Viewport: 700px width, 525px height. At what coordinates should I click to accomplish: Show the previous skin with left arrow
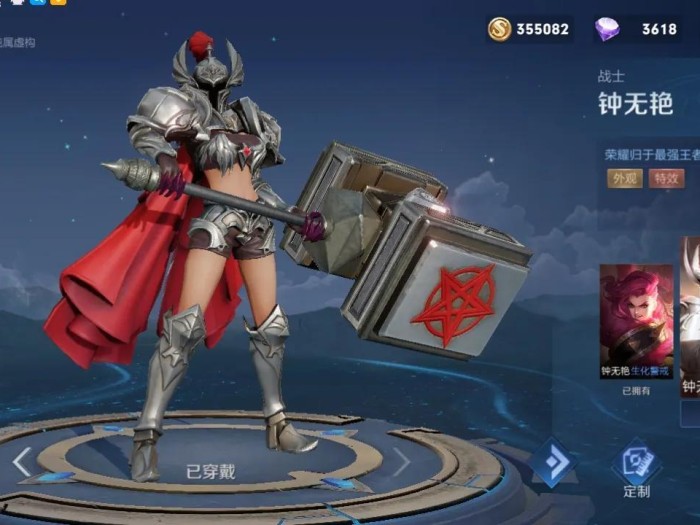(22, 462)
